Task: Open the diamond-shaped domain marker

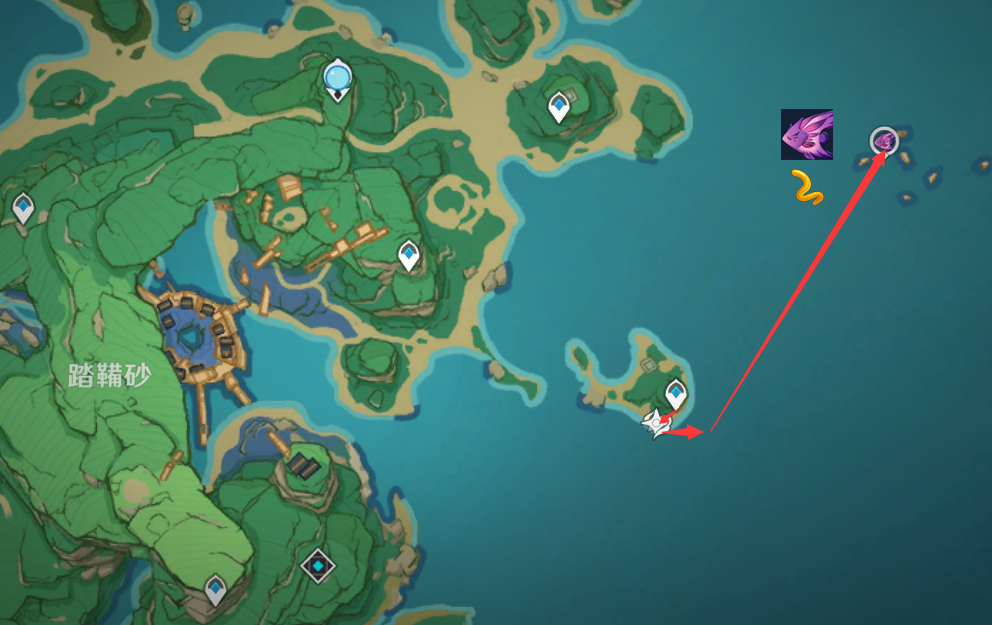Action: click(x=318, y=566)
